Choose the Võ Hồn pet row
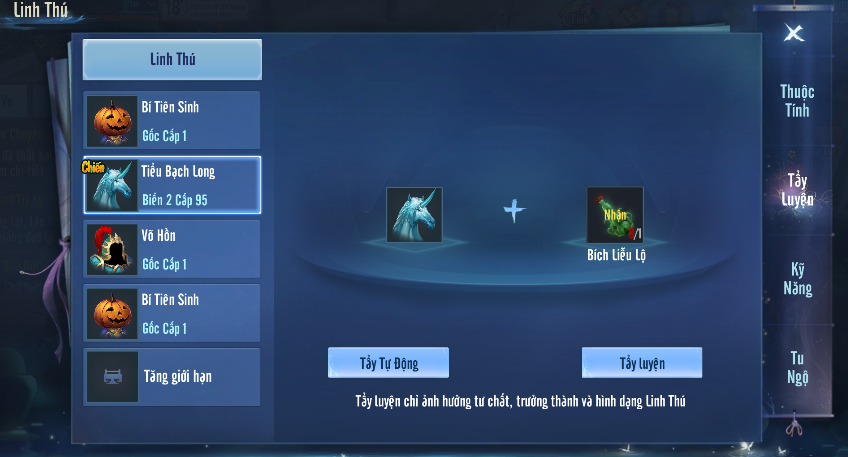848x457 pixels. (x=172, y=249)
